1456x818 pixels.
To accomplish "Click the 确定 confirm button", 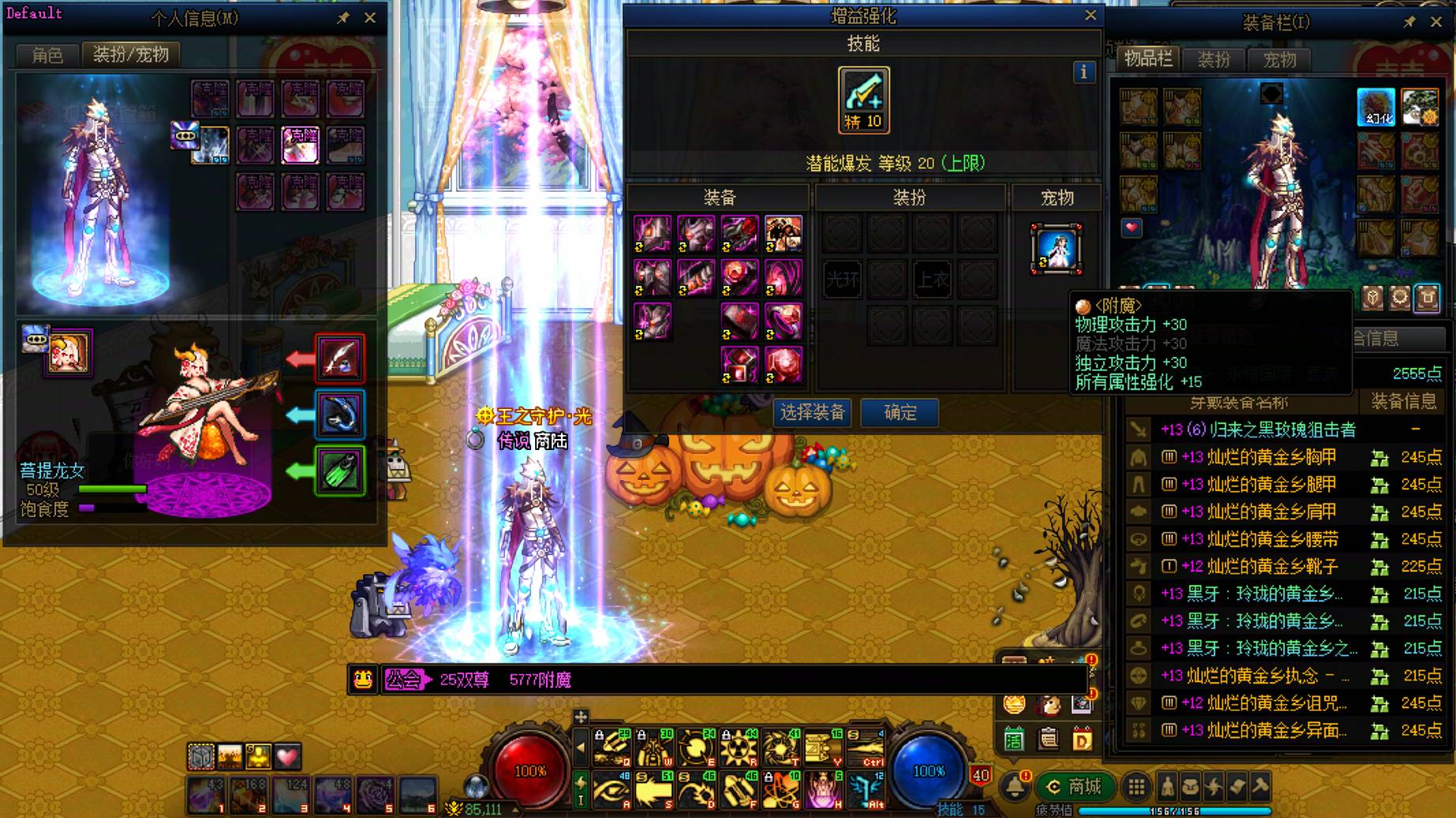I will pos(898,412).
